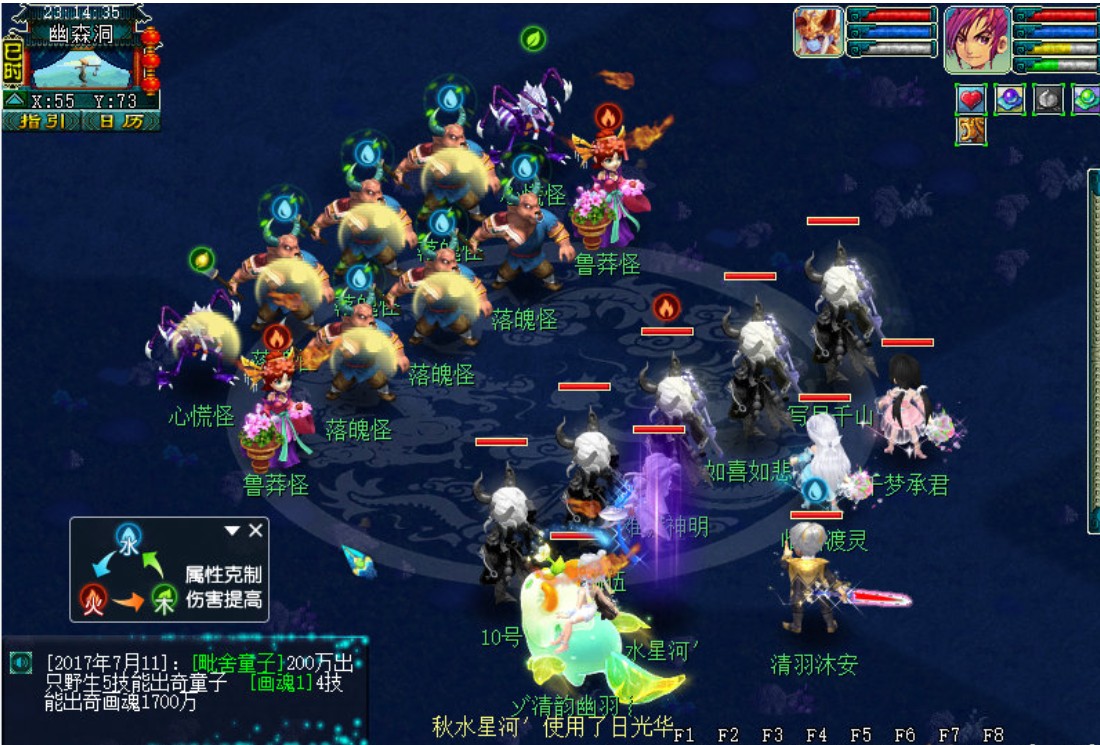Click the grey stone buff icon
Image resolution: width=1100 pixels, height=745 pixels.
click(x=1047, y=99)
